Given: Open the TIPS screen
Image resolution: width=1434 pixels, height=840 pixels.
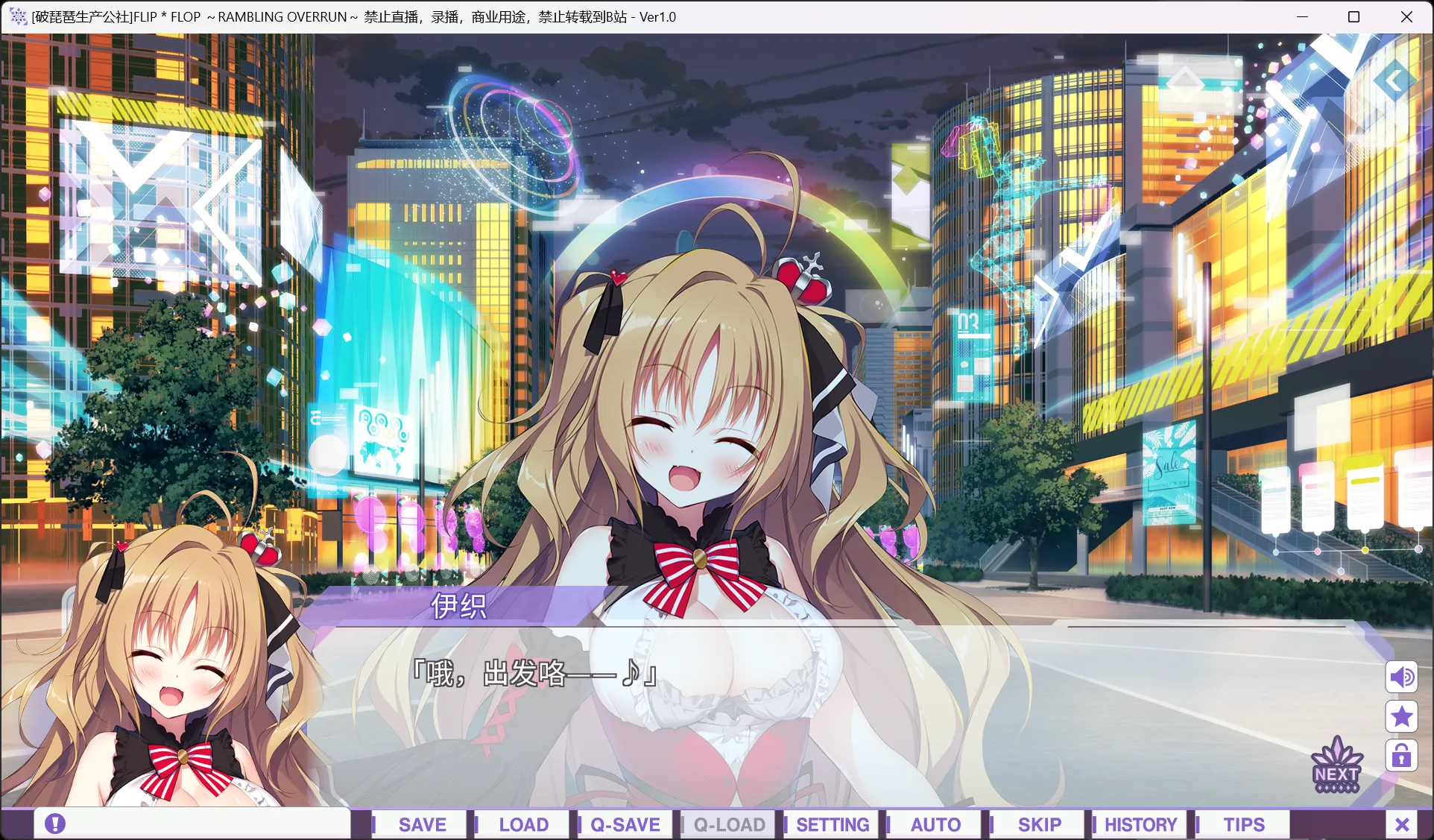Looking at the screenshot, I should tap(1243, 824).
